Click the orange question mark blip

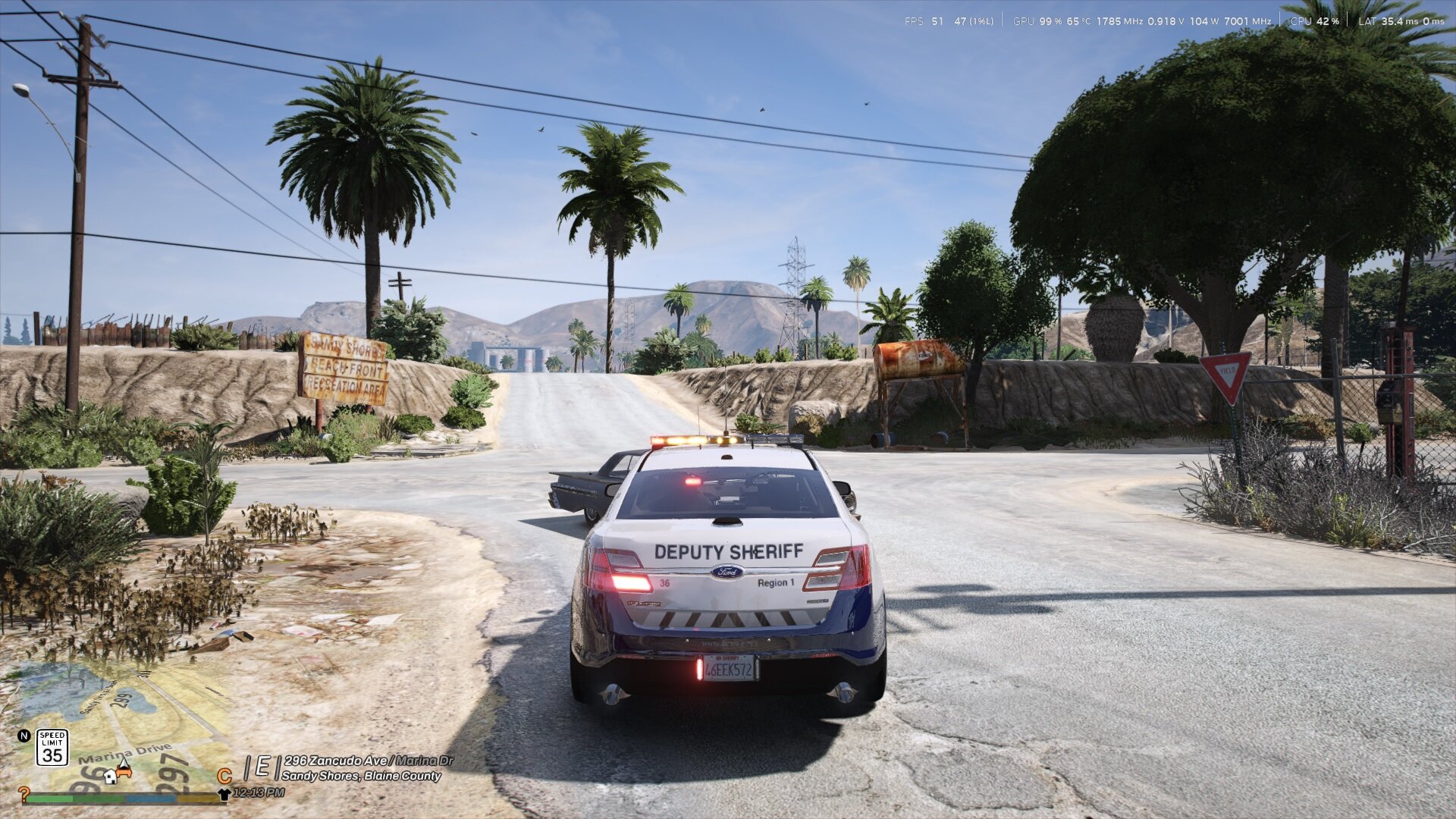point(24,794)
